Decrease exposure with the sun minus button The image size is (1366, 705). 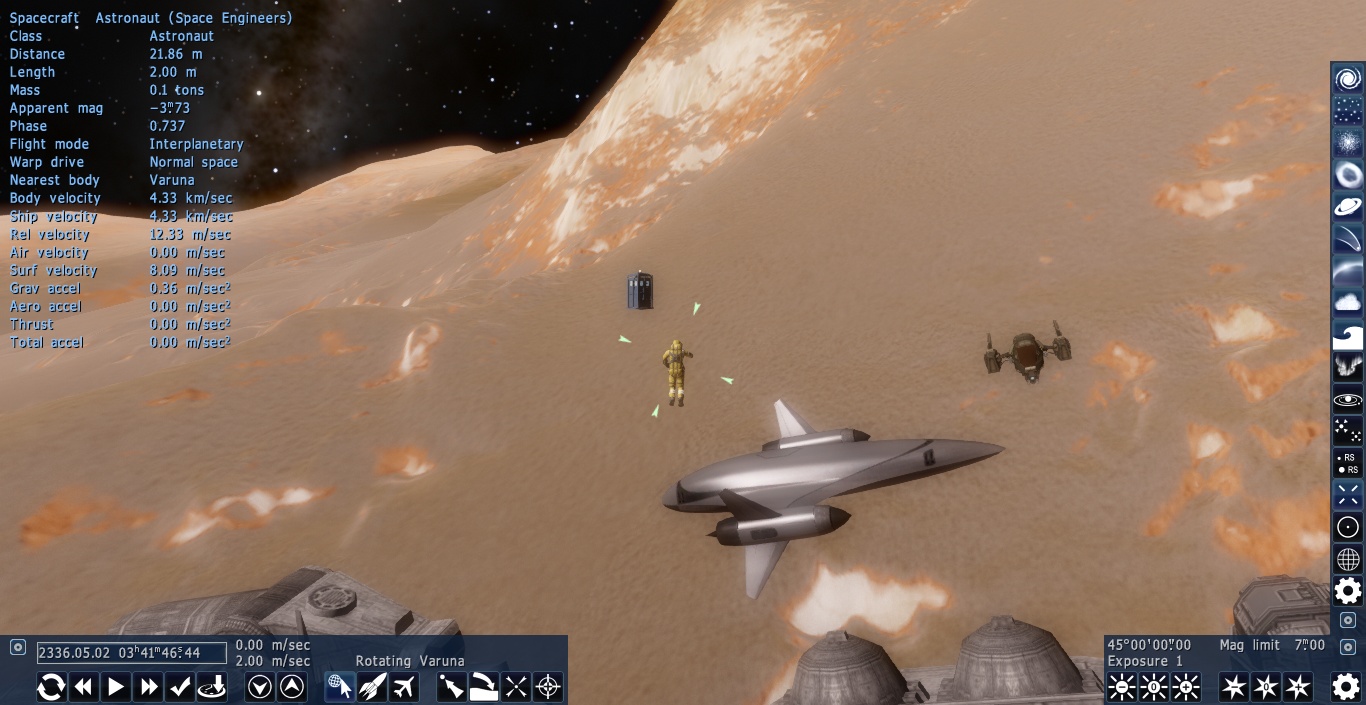point(1122,687)
